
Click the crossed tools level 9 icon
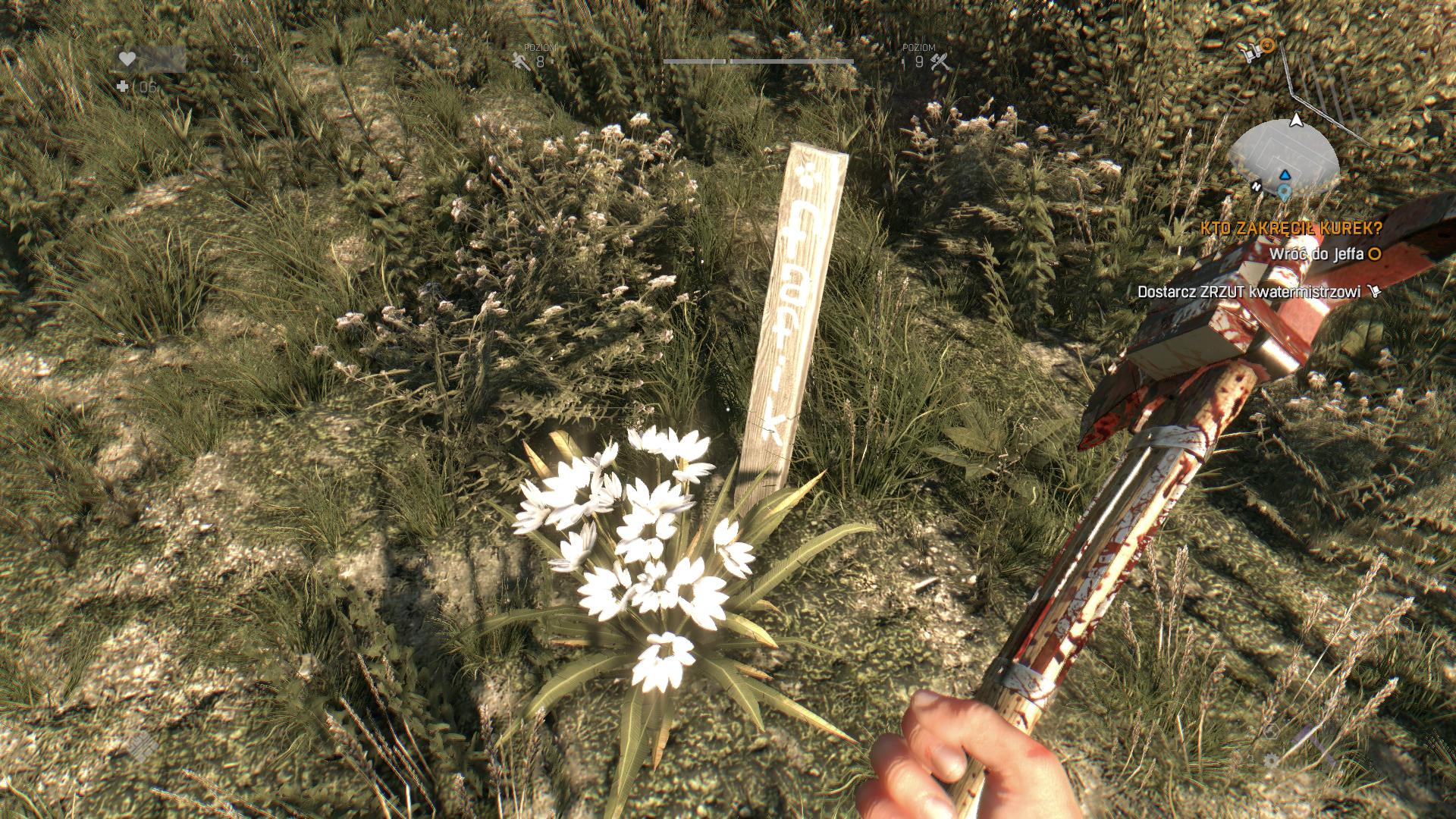point(940,62)
